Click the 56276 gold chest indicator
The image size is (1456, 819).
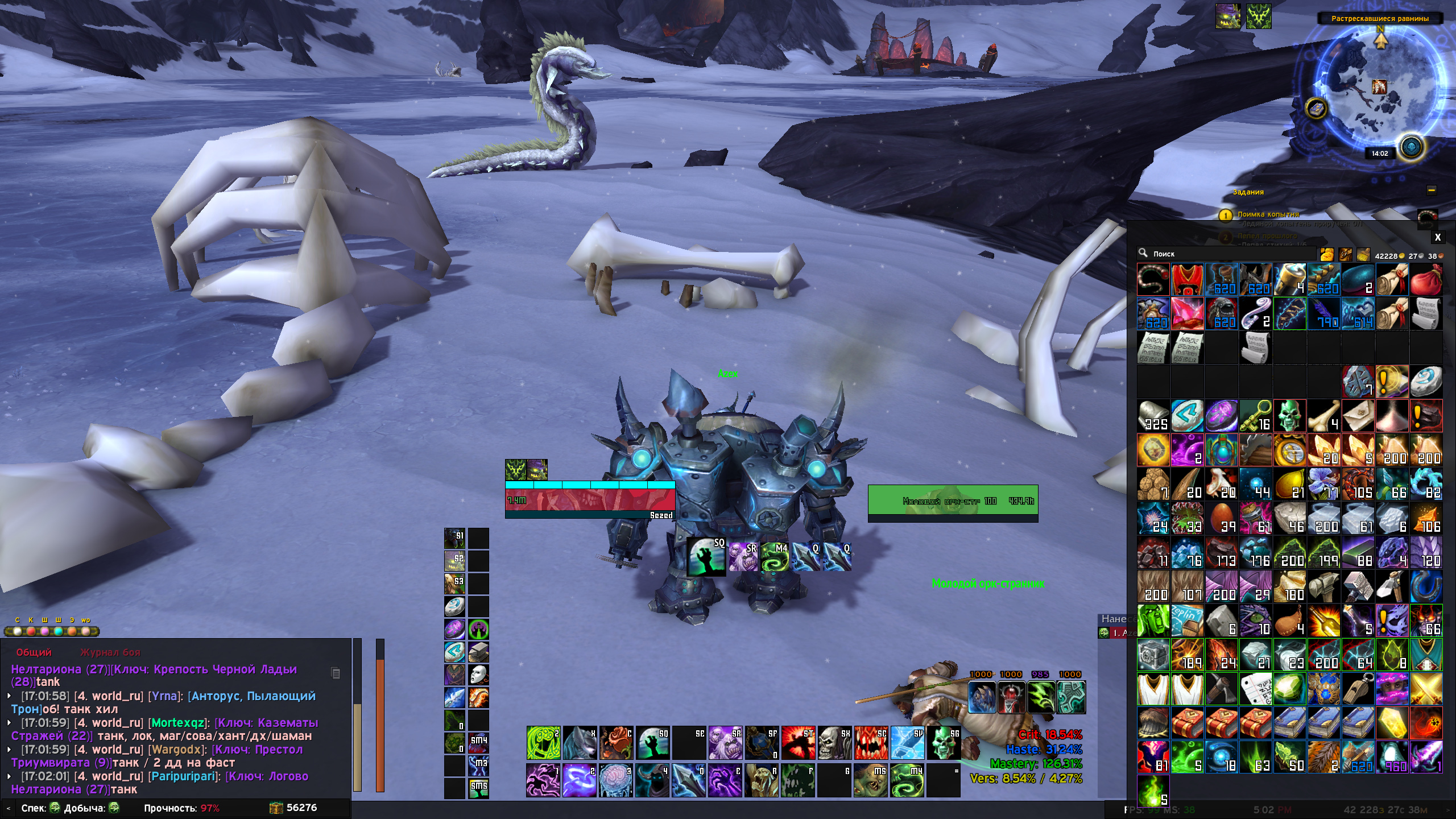tap(293, 808)
